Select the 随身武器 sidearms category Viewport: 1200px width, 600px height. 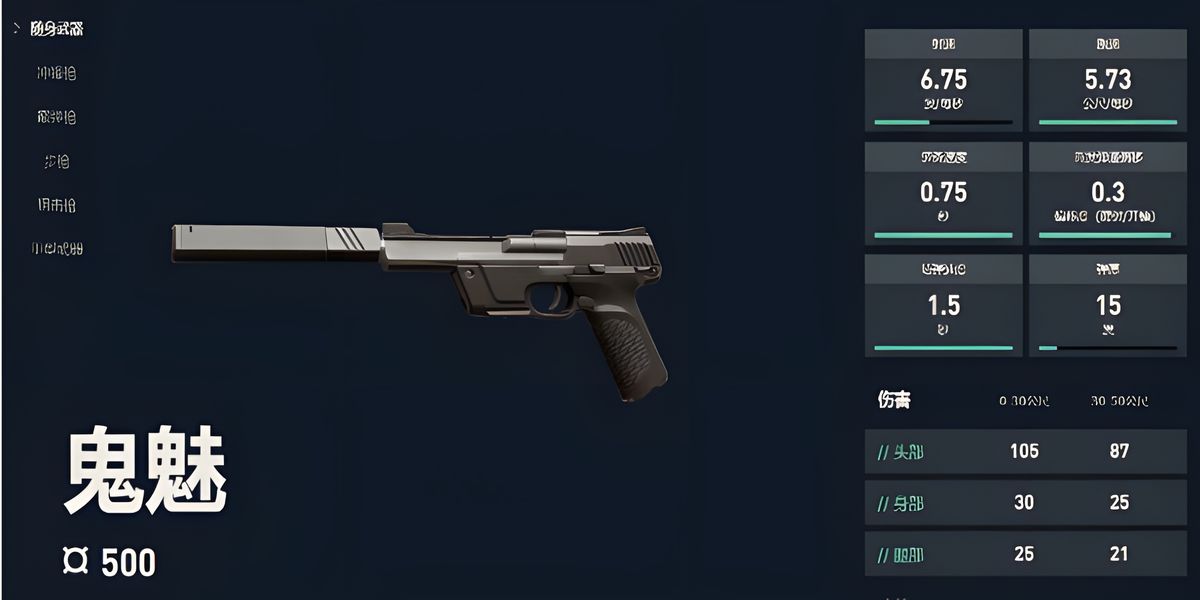tap(57, 29)
